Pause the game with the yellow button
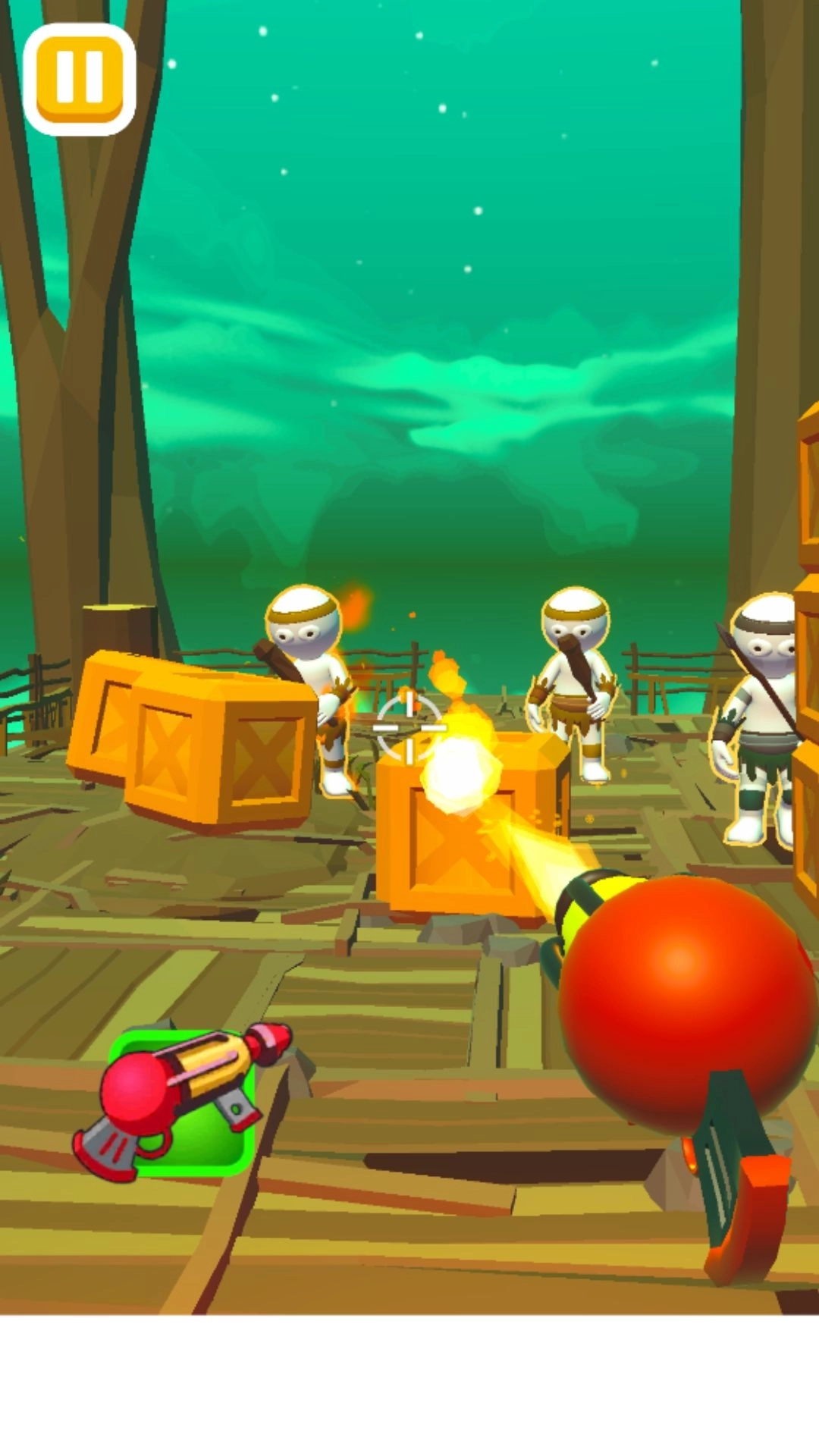Viewport: 819px width, 1456px height. click(x=80, y=79)
